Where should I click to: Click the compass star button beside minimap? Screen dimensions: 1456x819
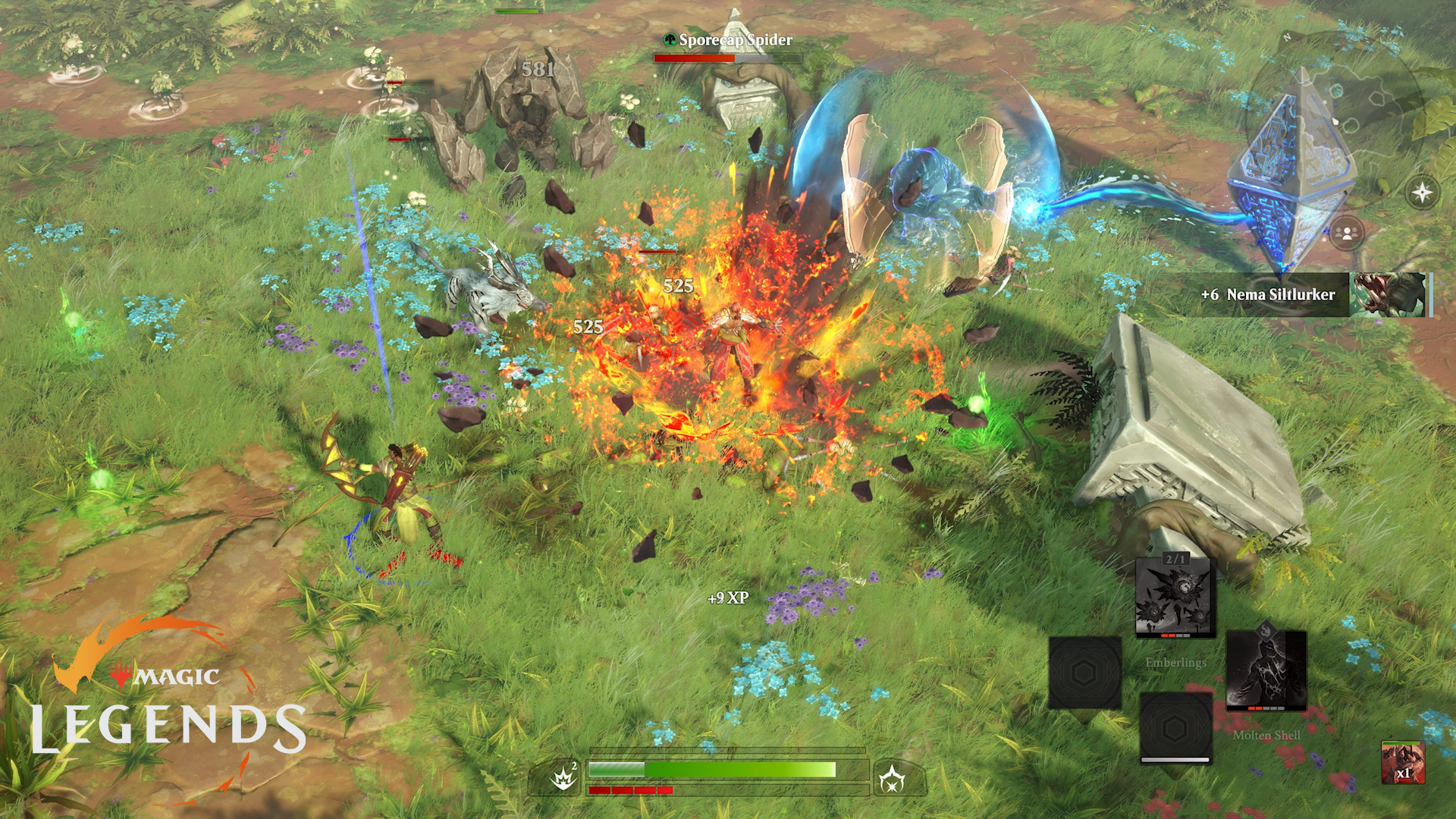[x=1422, y=193]
